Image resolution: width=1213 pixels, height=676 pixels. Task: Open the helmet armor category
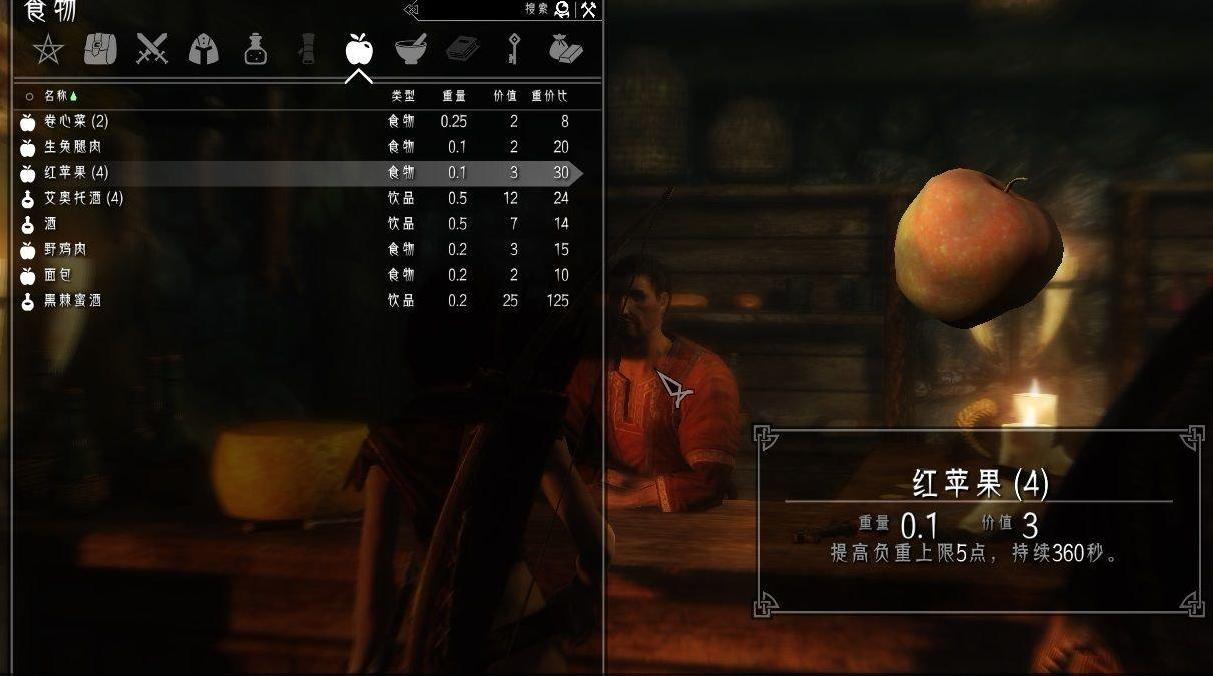point(204,49)
